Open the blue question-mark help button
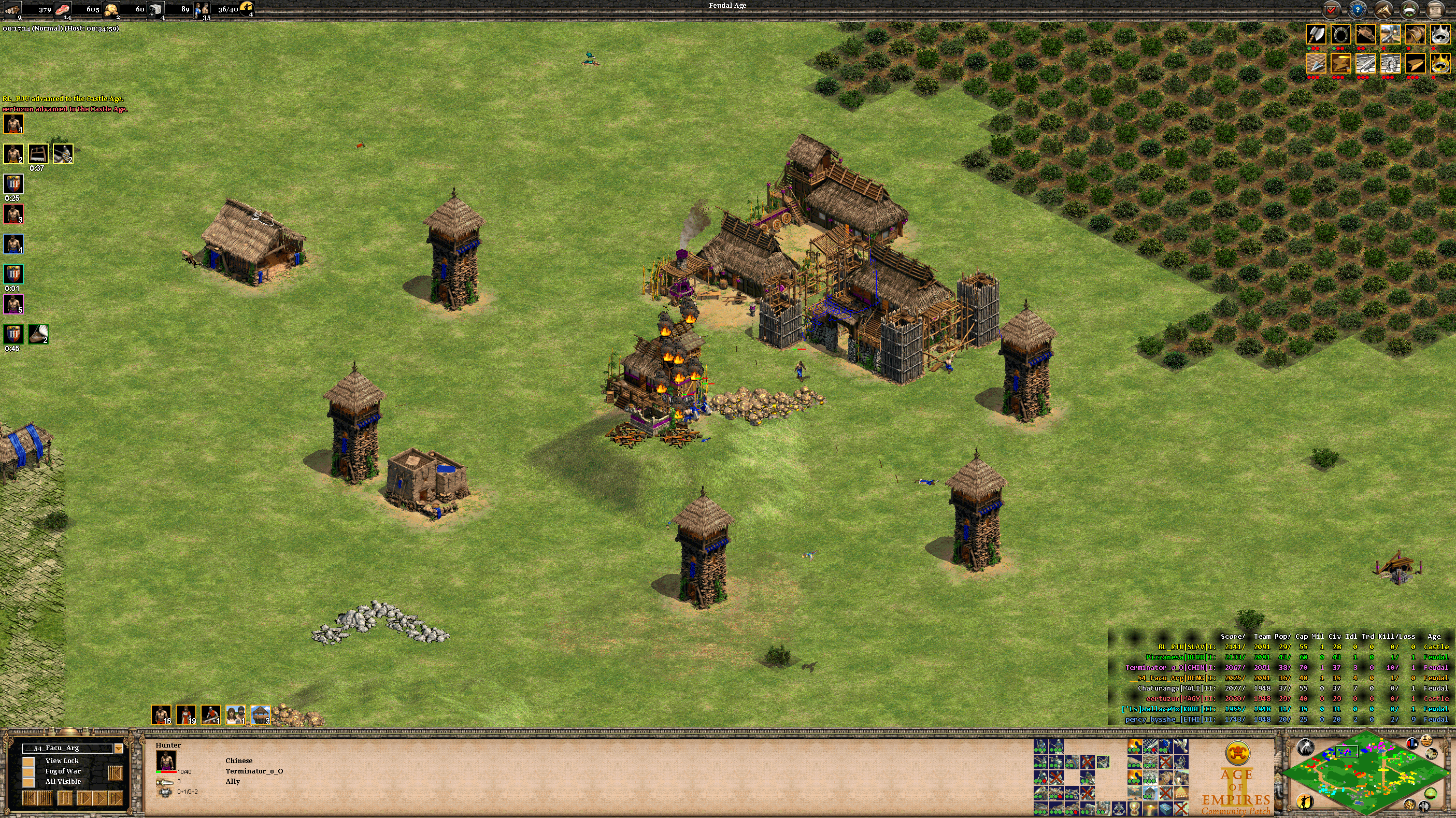Image resolution: width=1456 pixels, height=818 pixels. point(1358,10)
